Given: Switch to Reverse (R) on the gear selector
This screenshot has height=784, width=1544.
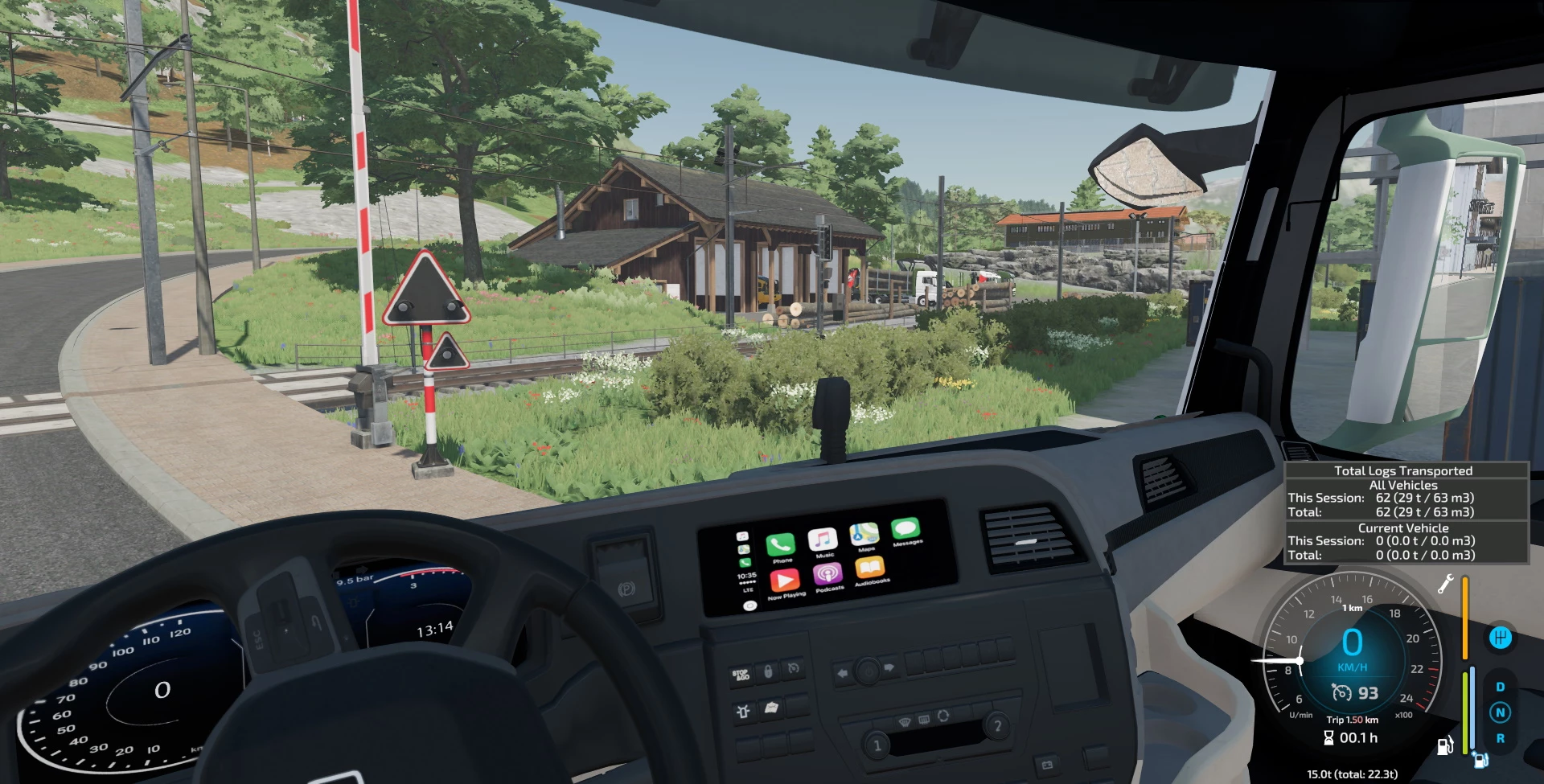Looking at the screenshot, I should (x=1500, y=738).
